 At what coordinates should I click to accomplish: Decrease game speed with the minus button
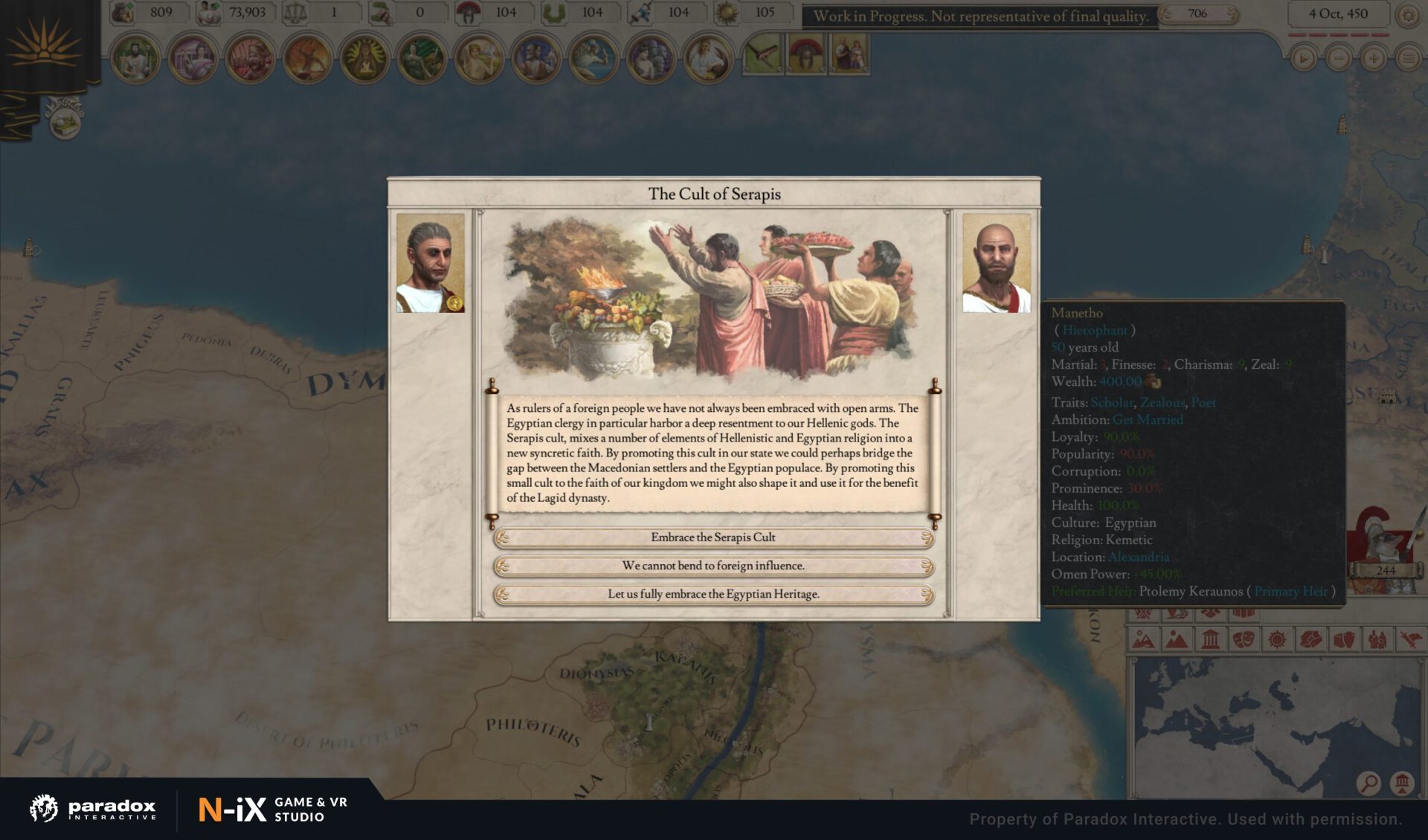pos(1338,59)
